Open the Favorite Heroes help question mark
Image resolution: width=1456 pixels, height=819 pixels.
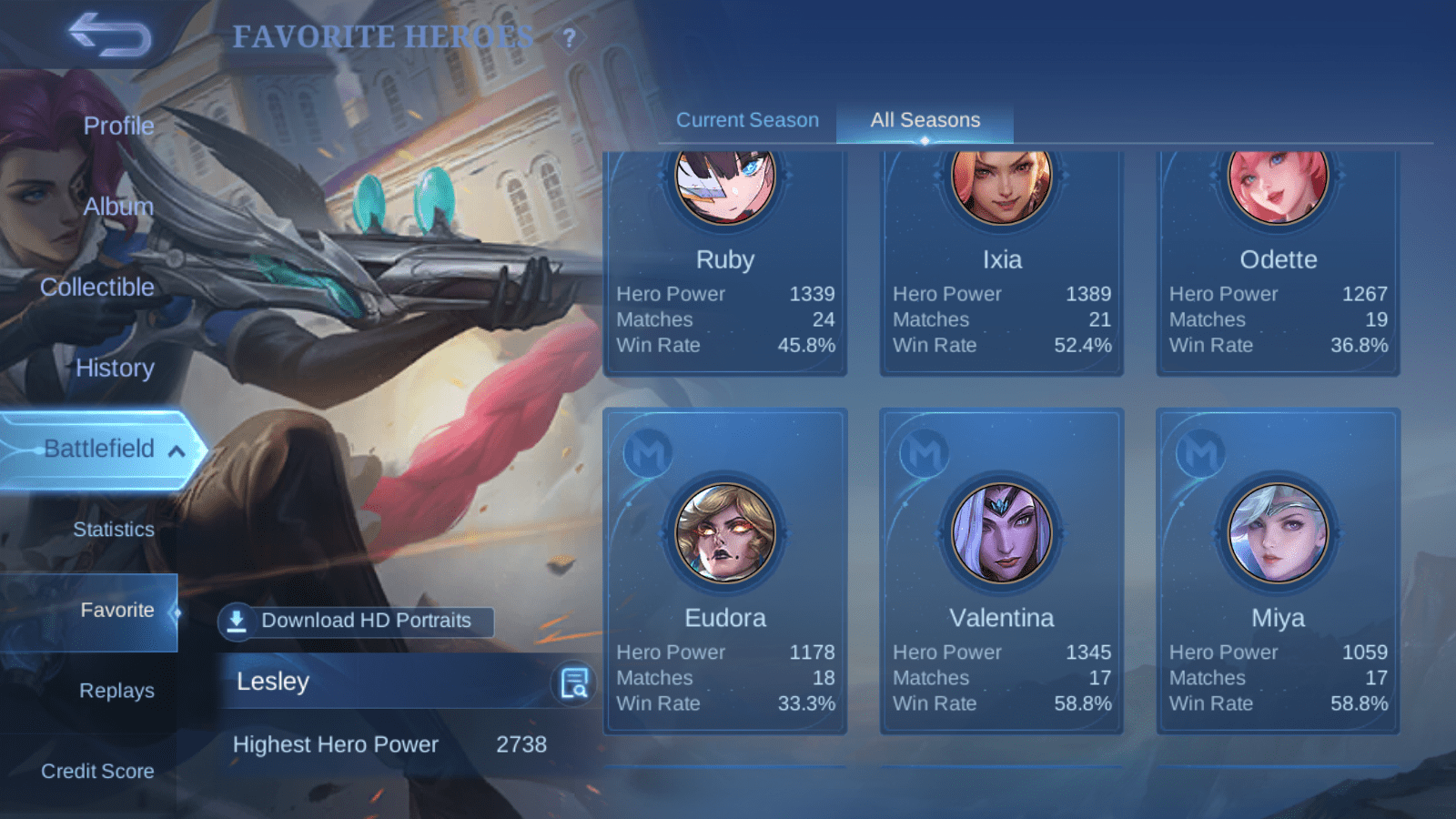click(x=569, y=38)
